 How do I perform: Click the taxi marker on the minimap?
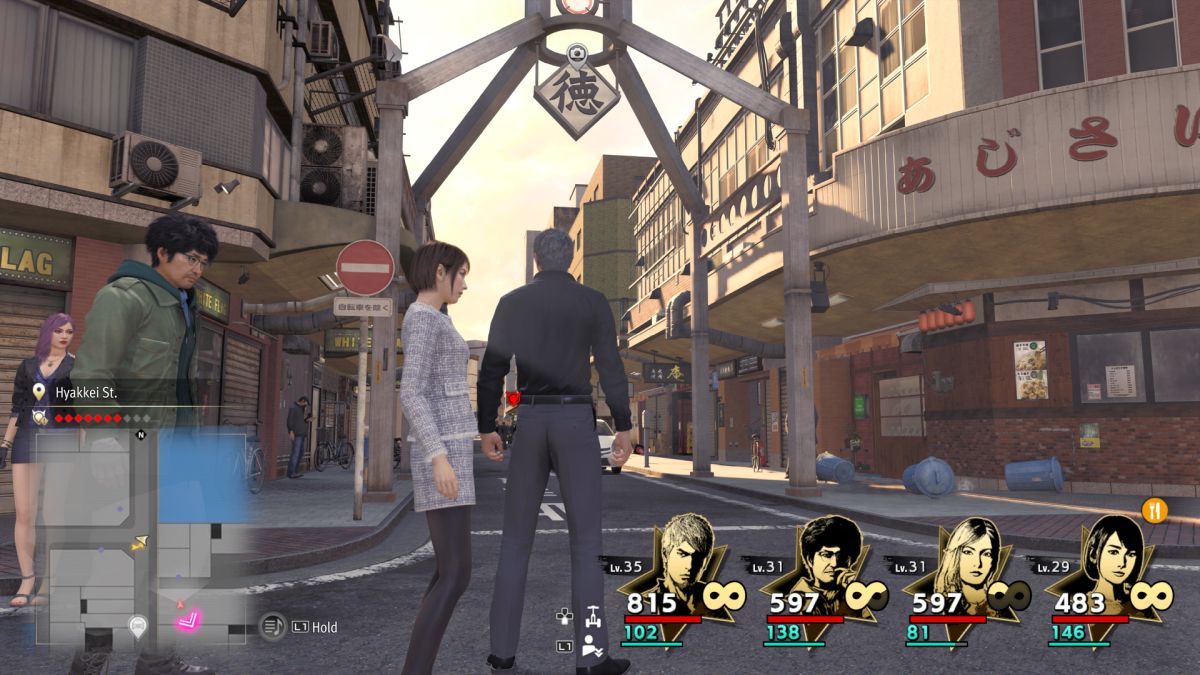click(138, 627)
